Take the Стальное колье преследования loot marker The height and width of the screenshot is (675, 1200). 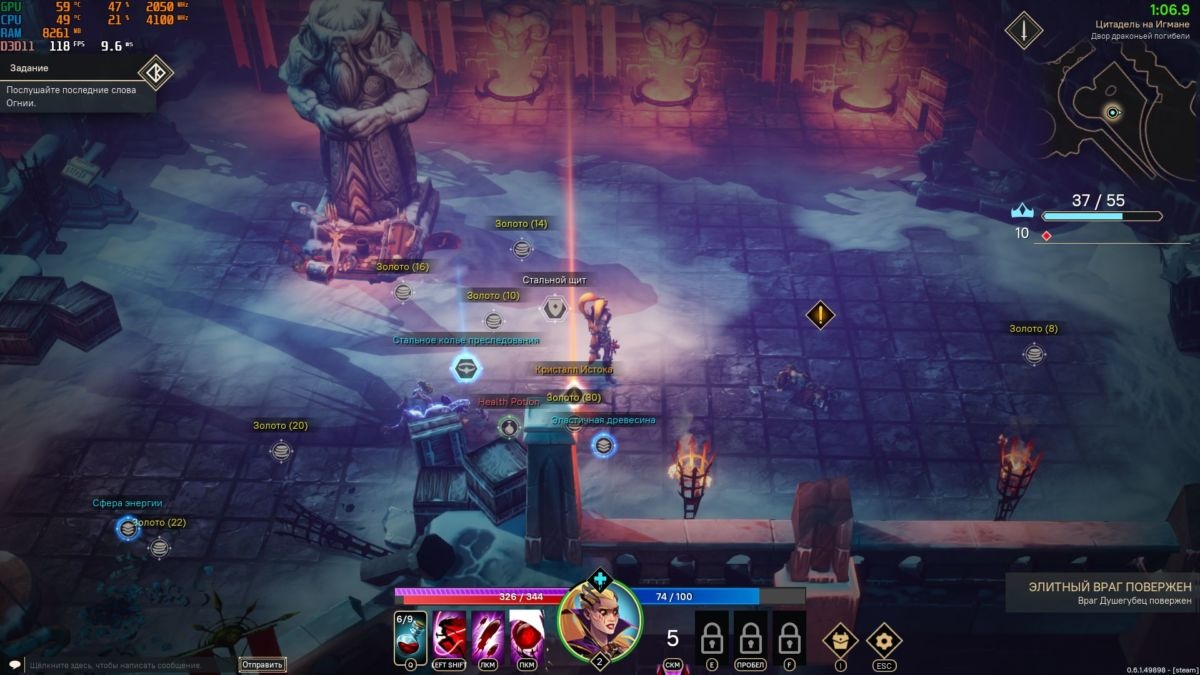465,368
